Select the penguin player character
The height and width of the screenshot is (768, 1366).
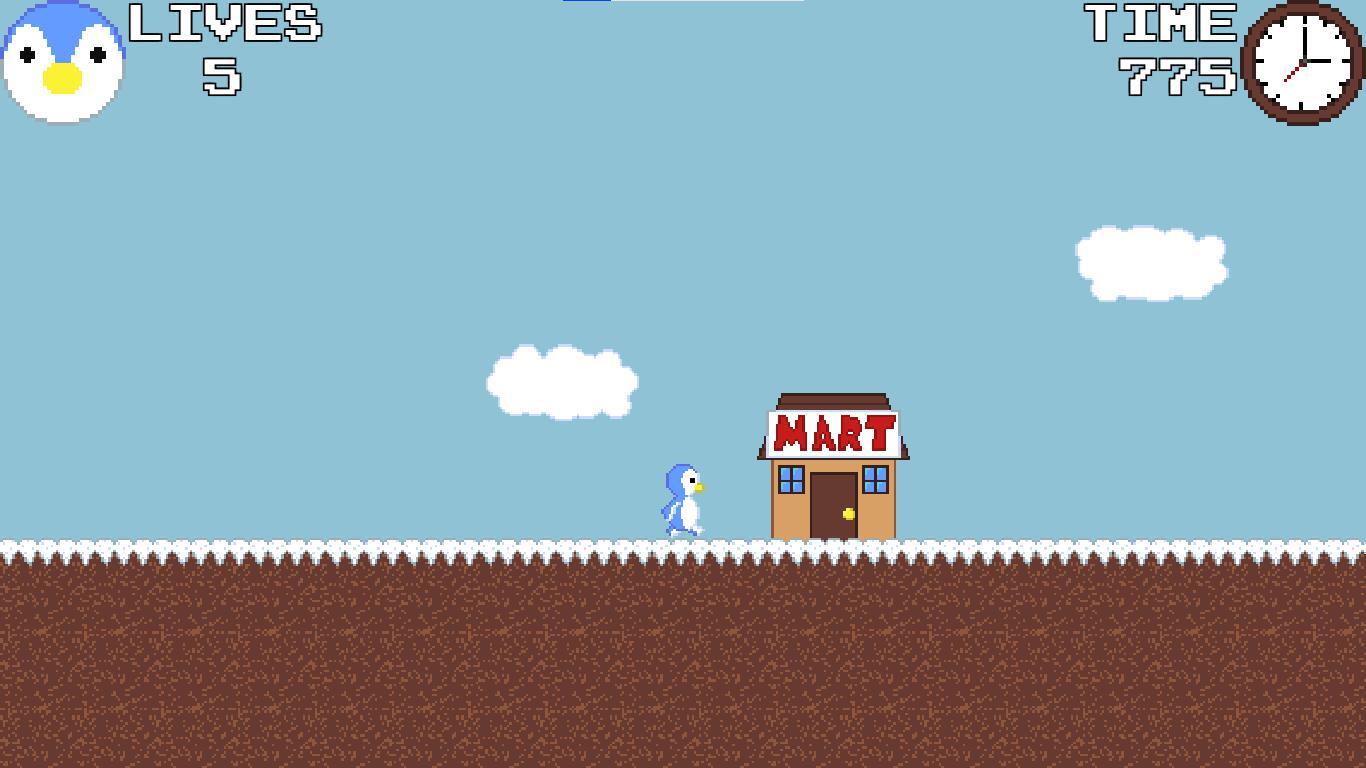pos(683,500)
